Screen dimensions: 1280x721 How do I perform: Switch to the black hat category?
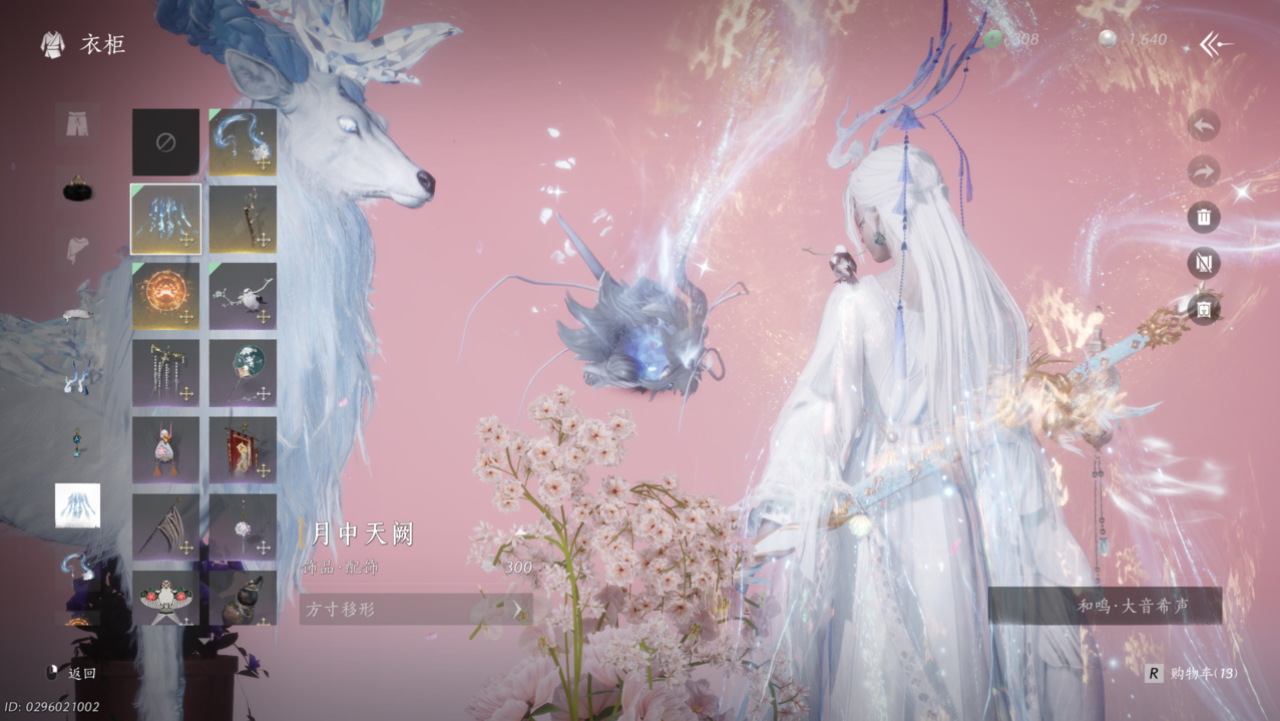click(77, 187)
